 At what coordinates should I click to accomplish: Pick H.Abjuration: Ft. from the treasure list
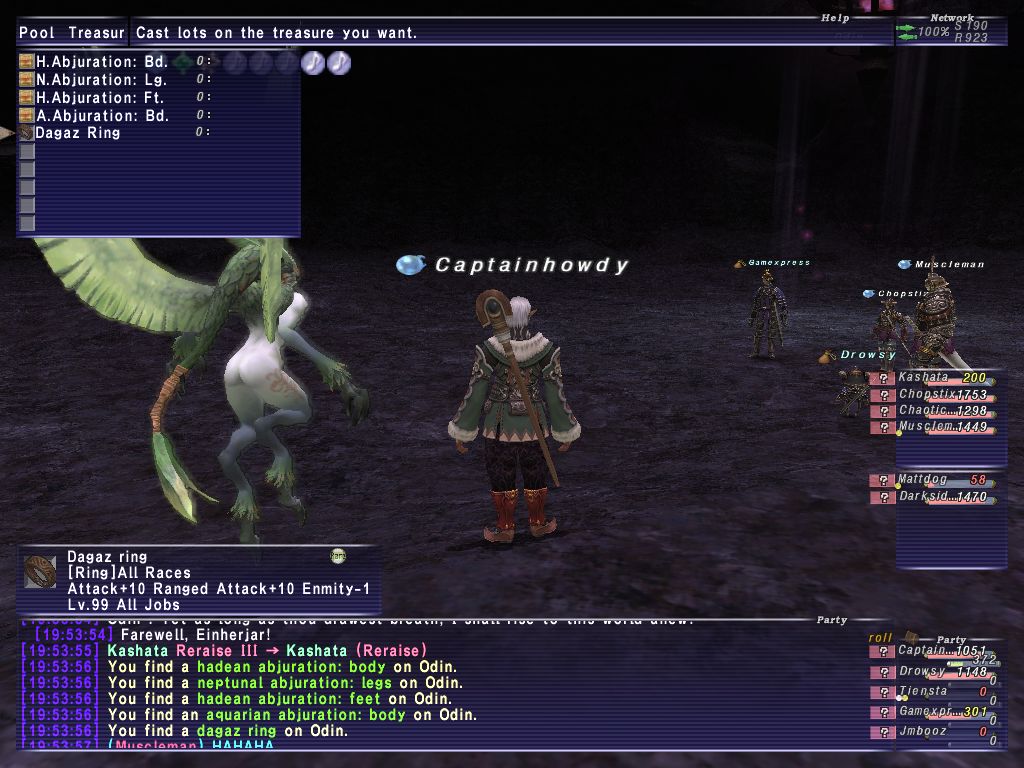pyautogui.click(x=99, y=98)
